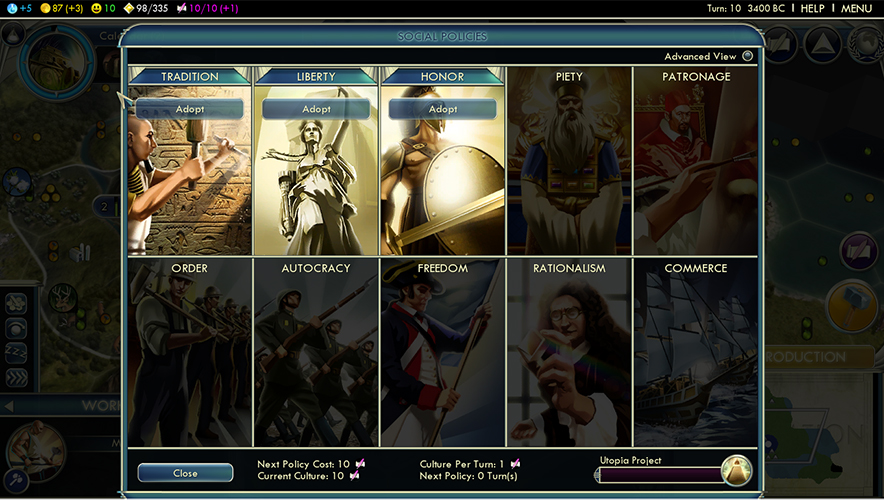
Task: Open the Order policy branch
Action: pos(190,352)
